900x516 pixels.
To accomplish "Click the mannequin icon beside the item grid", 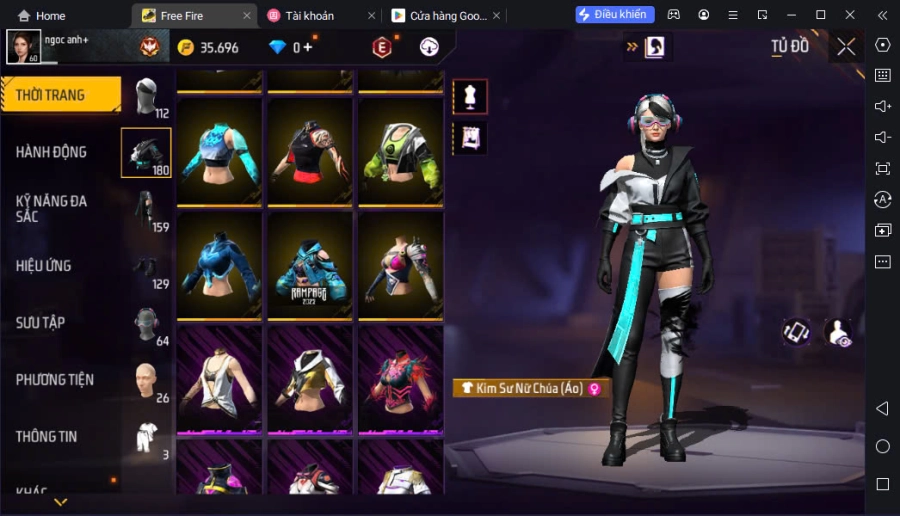I will point(470,96).
